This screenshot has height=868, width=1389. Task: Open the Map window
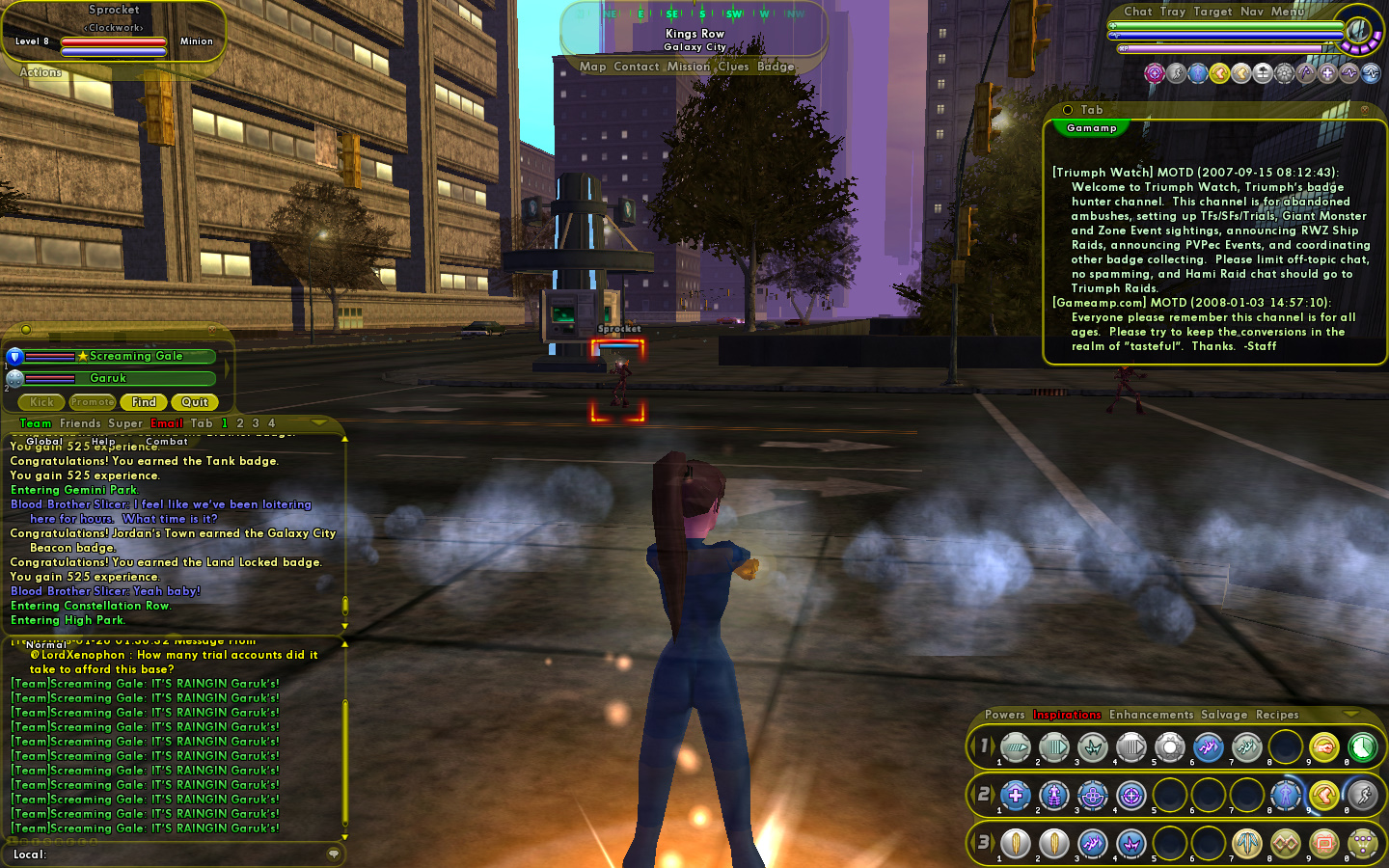592,67
